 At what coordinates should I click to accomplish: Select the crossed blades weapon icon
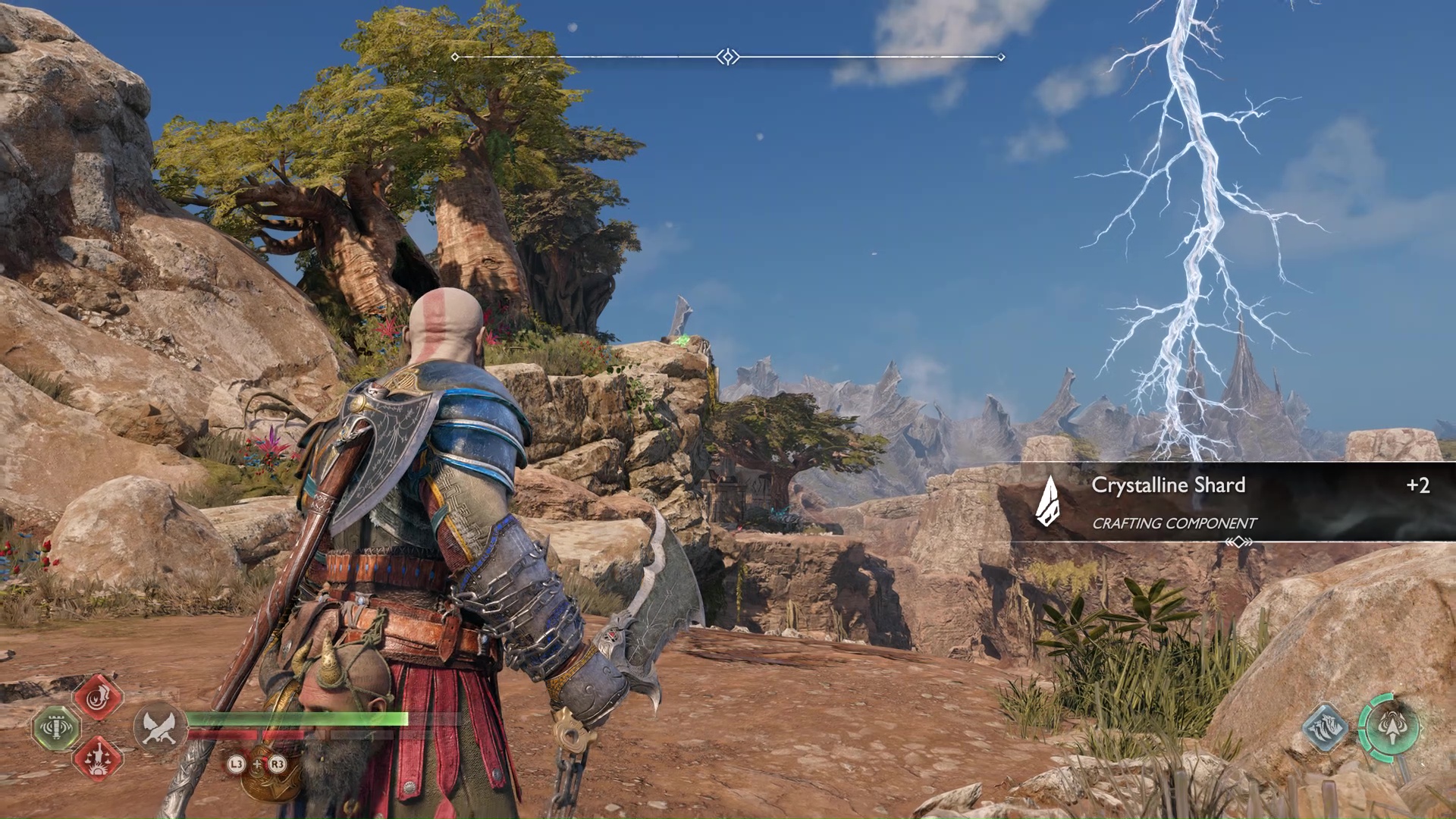(160, 727)
